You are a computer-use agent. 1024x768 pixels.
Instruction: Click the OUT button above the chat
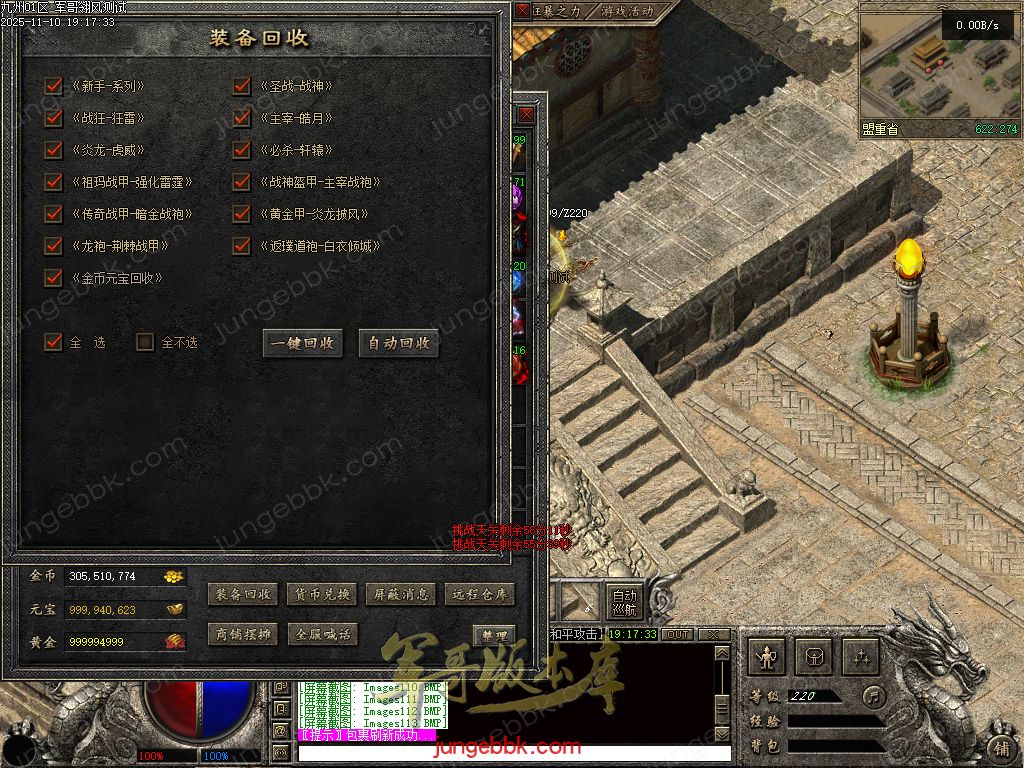click(678, 634)
